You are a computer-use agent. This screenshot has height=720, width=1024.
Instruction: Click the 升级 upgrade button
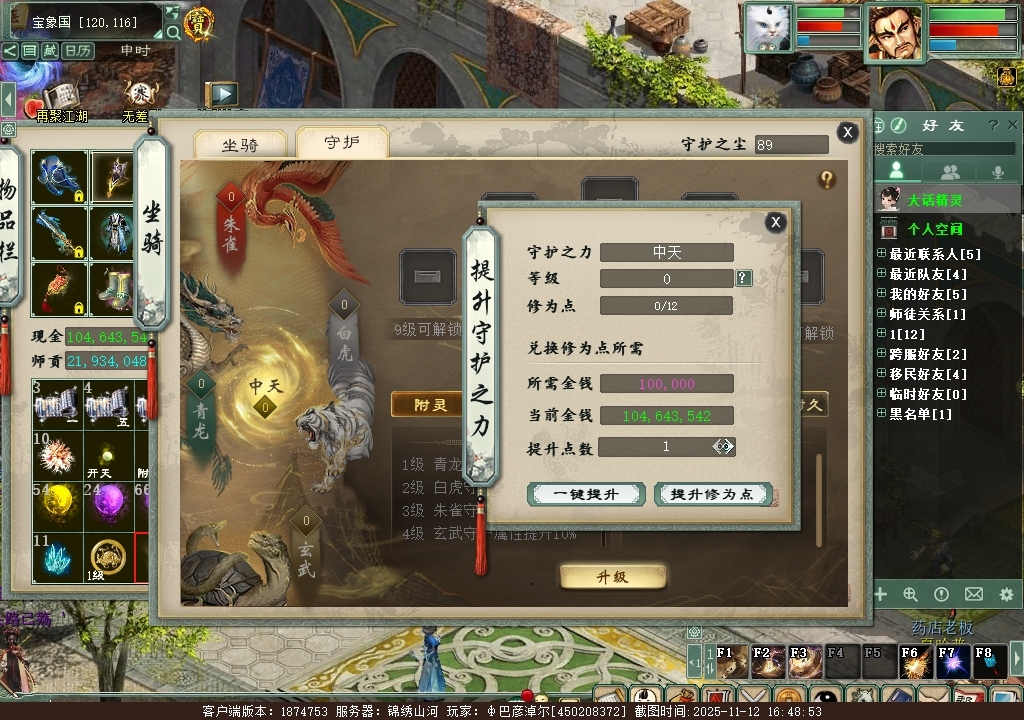612,577
